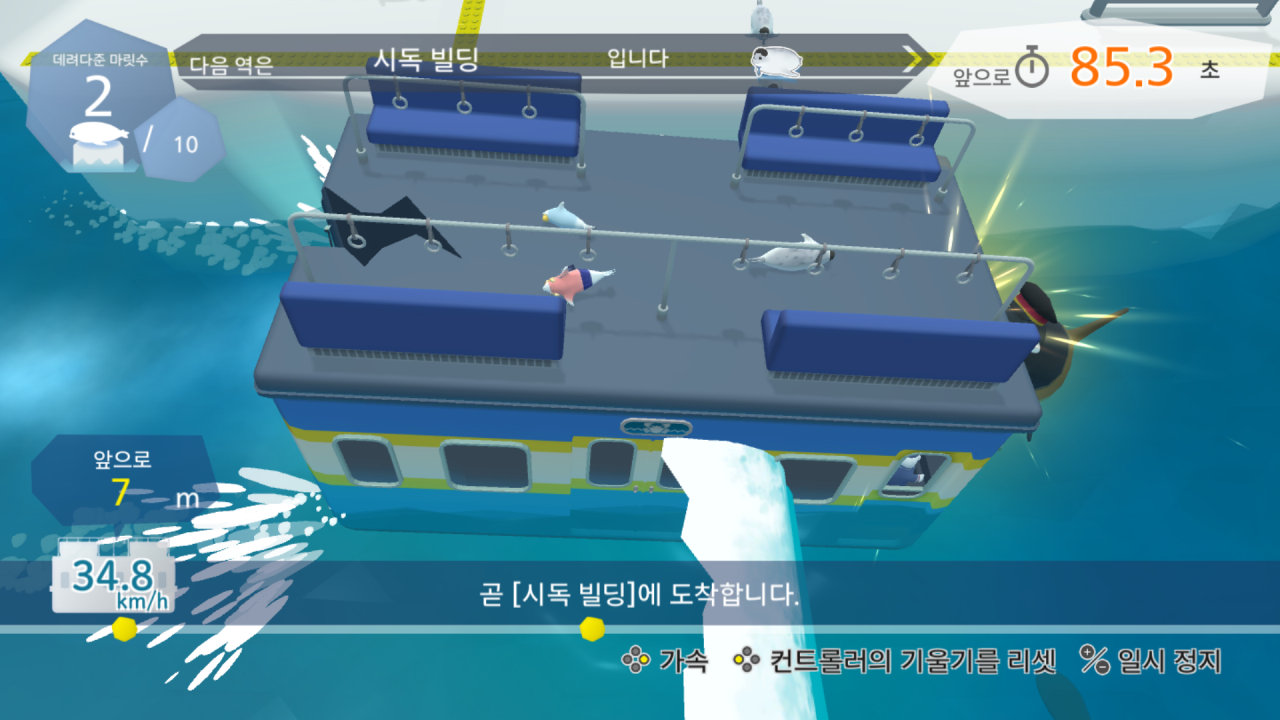Click the penguin icon on the station banner
Screen dimensions: 1280x720
click(x=775, y=62)
